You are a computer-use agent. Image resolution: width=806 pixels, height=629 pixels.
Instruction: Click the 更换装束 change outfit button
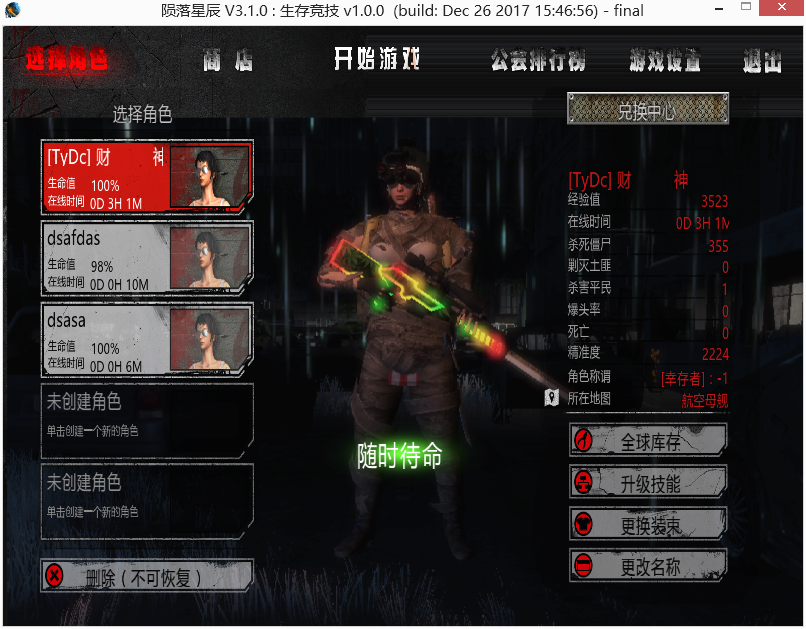pos(648,525)
